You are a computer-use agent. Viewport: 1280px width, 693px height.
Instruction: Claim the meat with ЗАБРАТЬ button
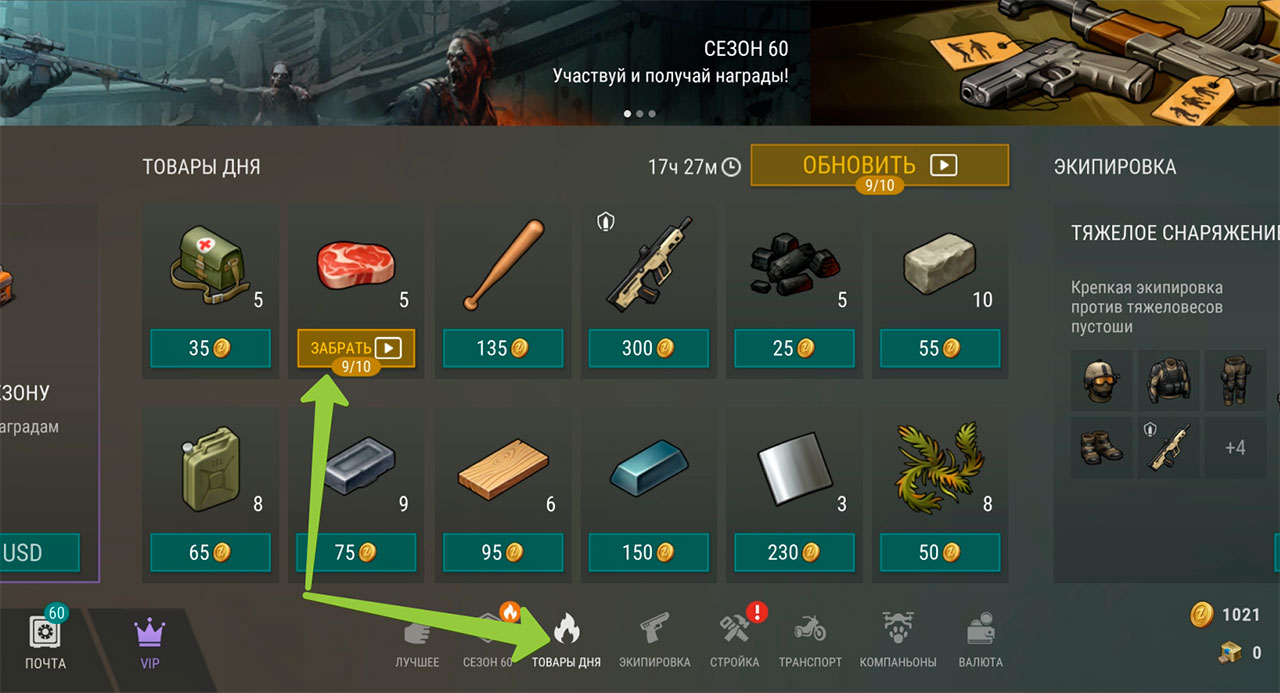click(356, 348)
